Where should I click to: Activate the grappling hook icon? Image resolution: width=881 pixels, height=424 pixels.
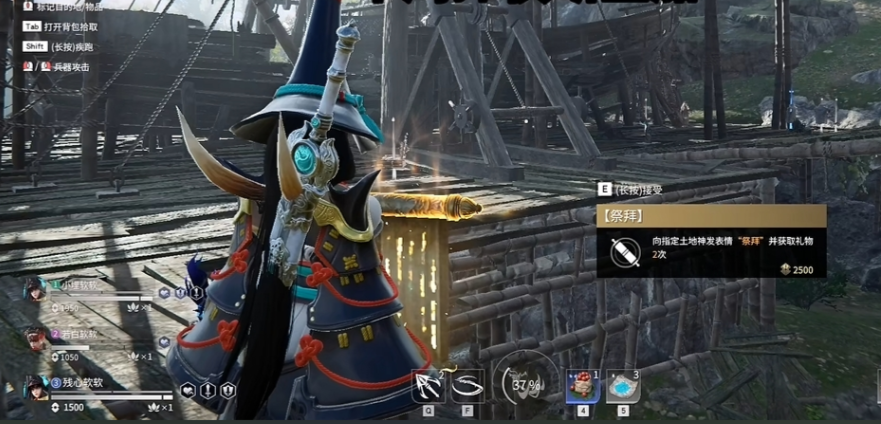pos(428,385)
